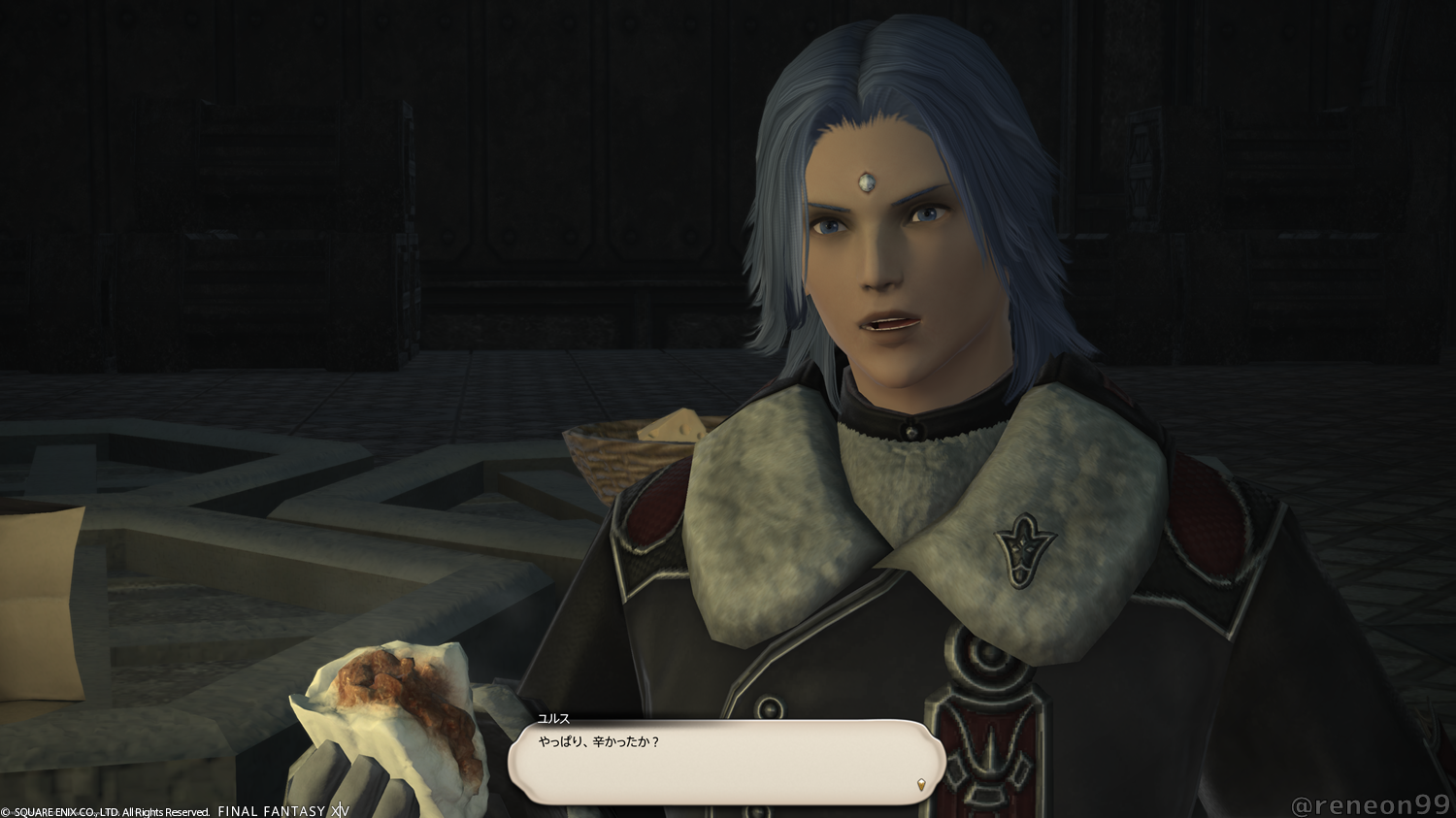
Task: Click the dialogue continue arrow indicator
Action: click(920, 784)
